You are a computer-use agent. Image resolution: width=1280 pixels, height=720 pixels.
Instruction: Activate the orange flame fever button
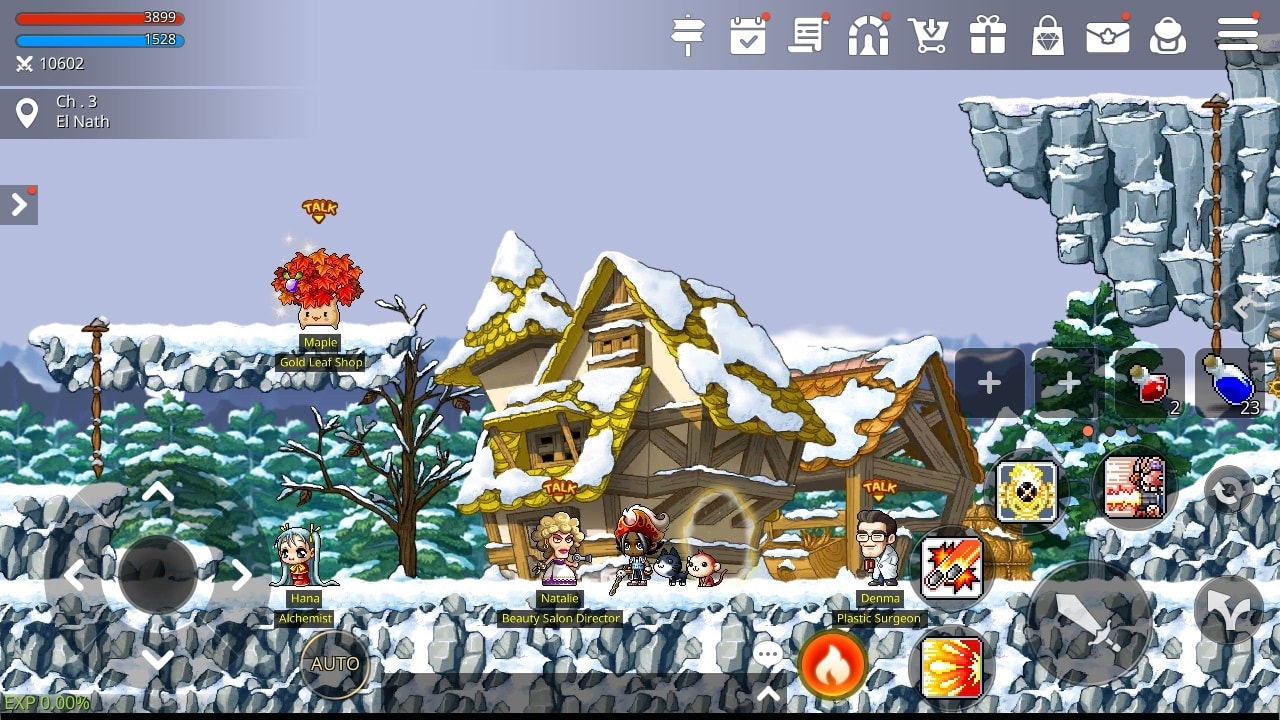pos(832,665)
